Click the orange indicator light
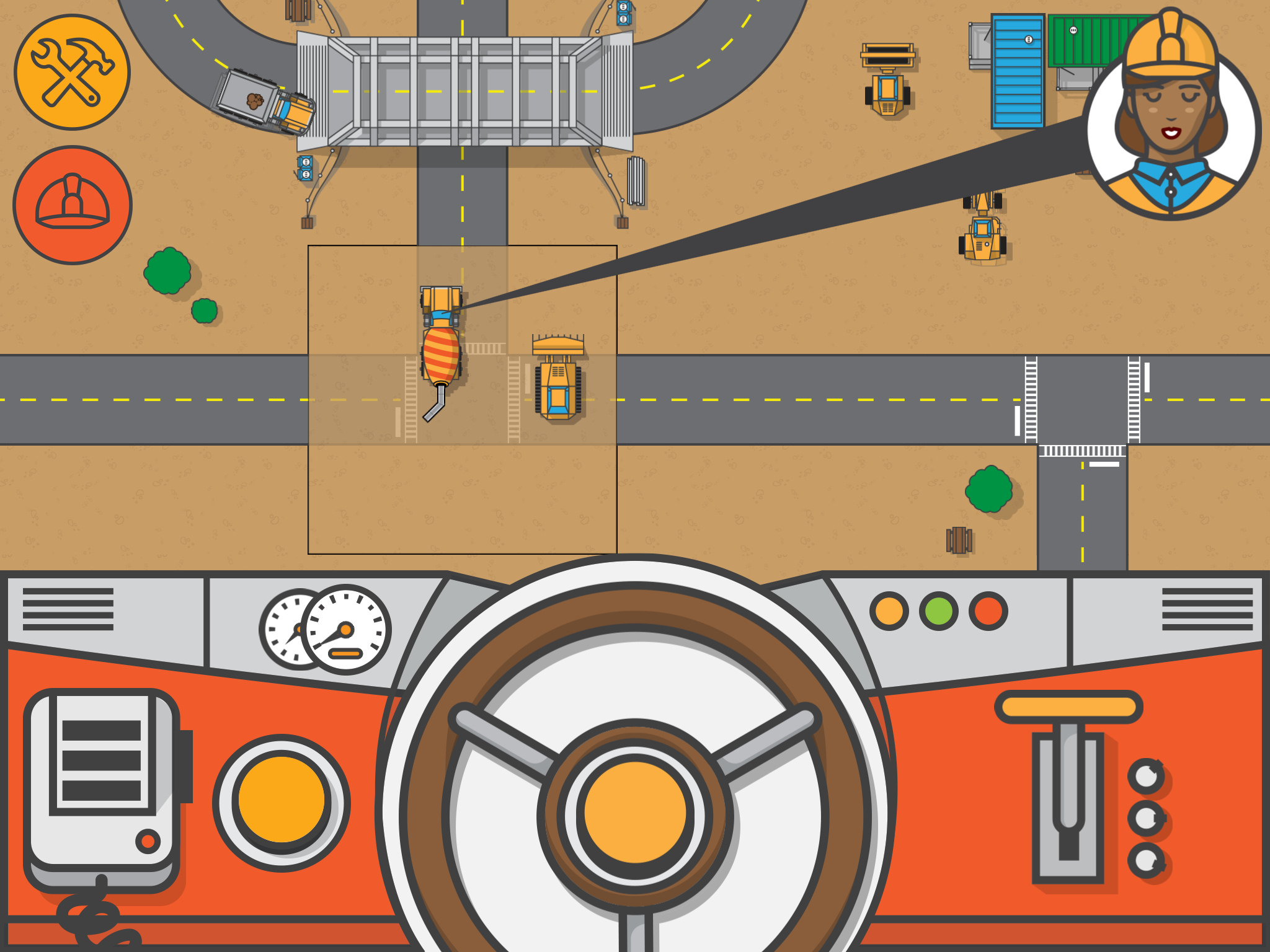Image resolution: width=1270 pixels, height=952 pixels. (889, 611)
